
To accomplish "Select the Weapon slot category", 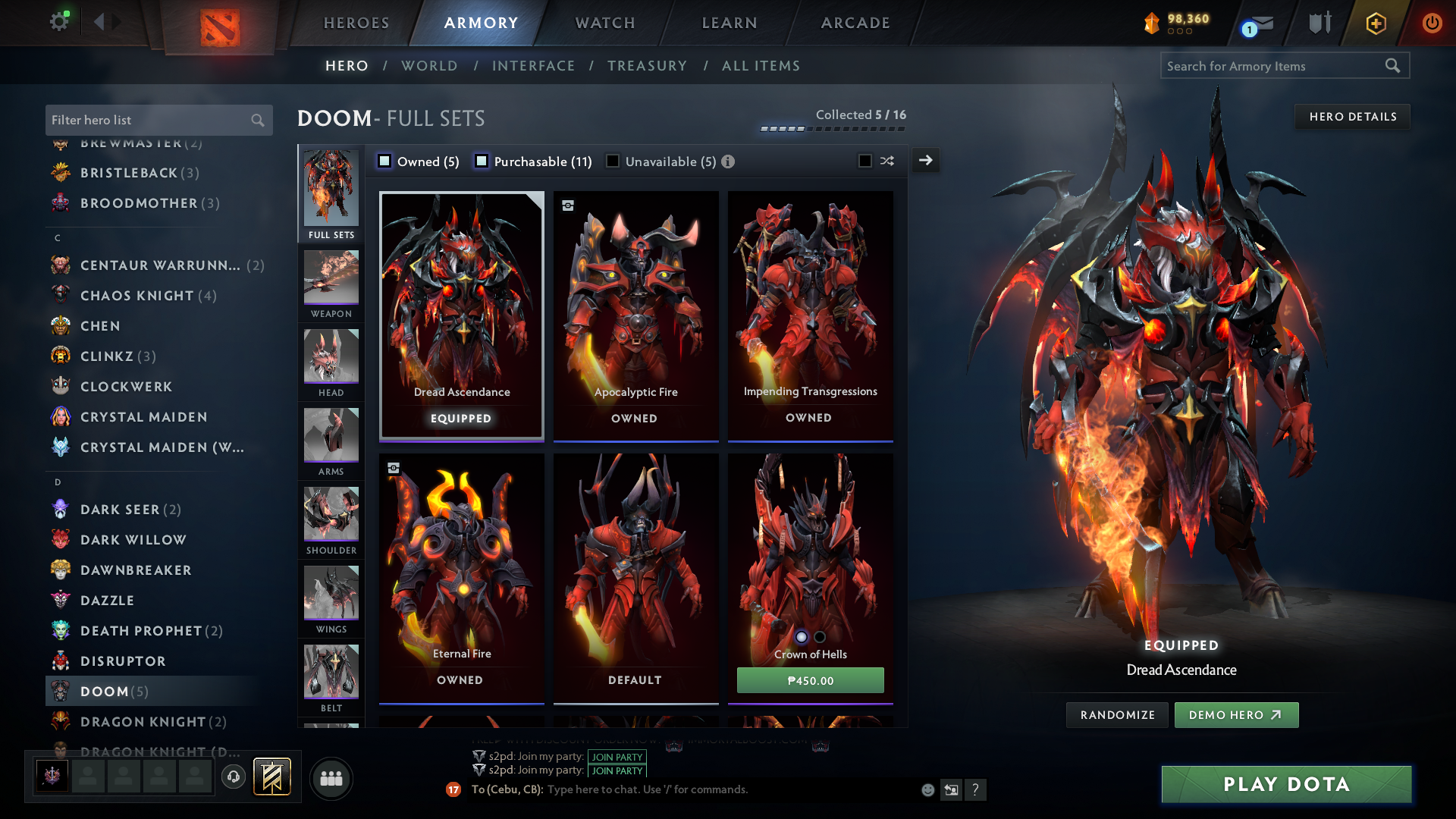I will click(331, 284).
